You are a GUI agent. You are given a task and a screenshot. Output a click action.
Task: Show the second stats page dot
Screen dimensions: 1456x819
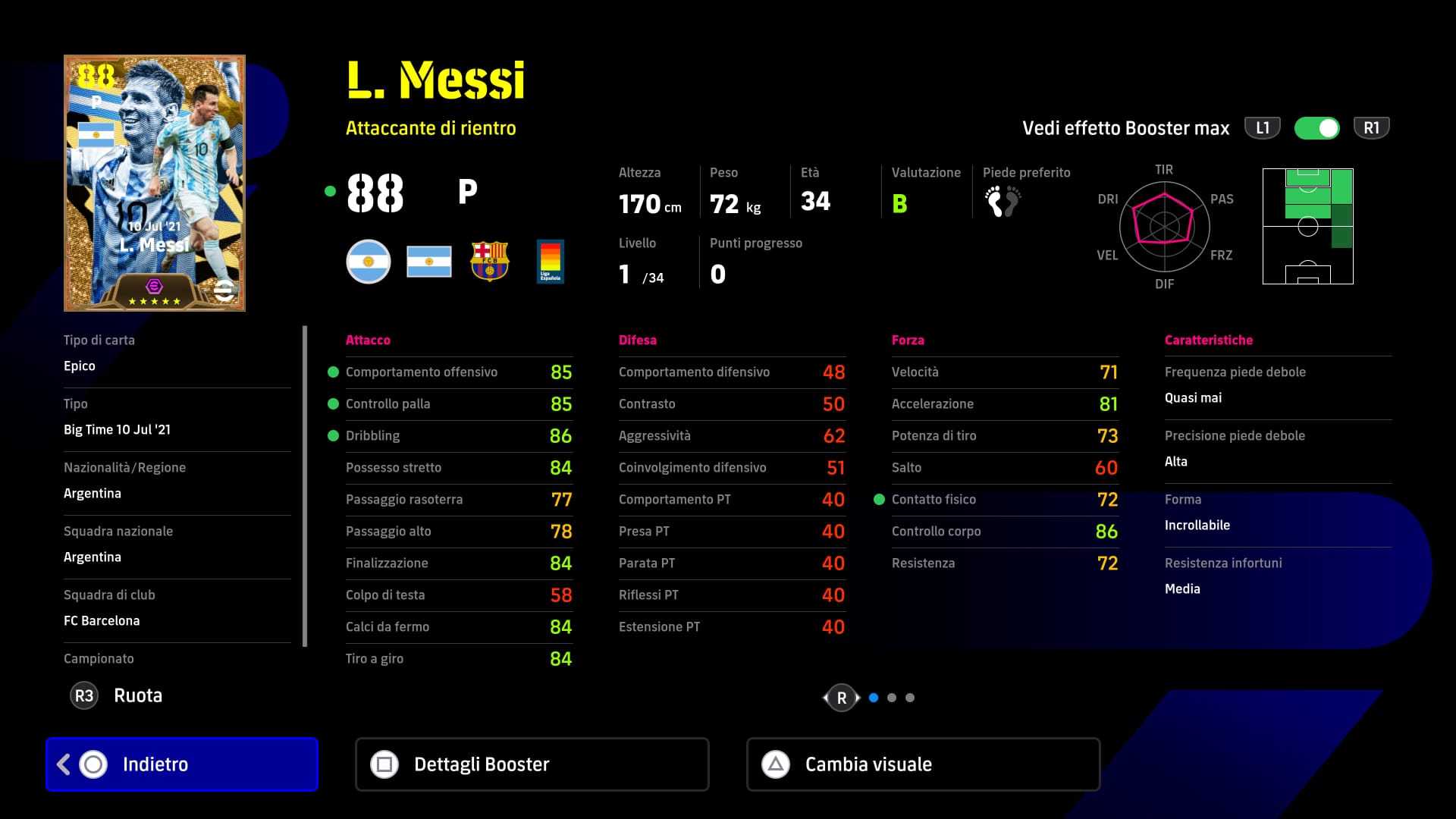tap(892, 698)
